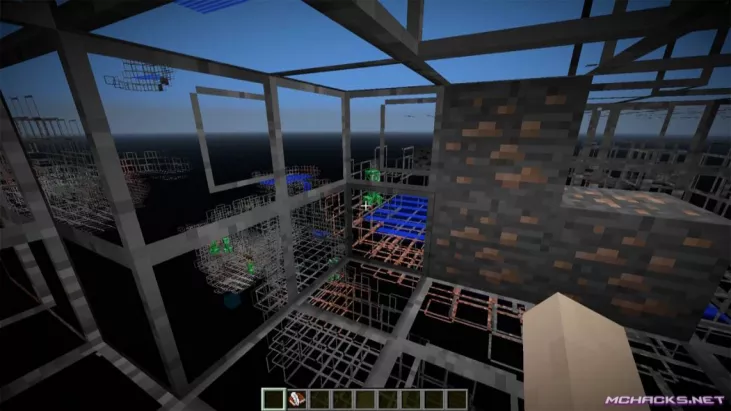This screenshot has height=411, width=731.
Task: Select the hotbar slot holding the item
Action: [297, 401]
